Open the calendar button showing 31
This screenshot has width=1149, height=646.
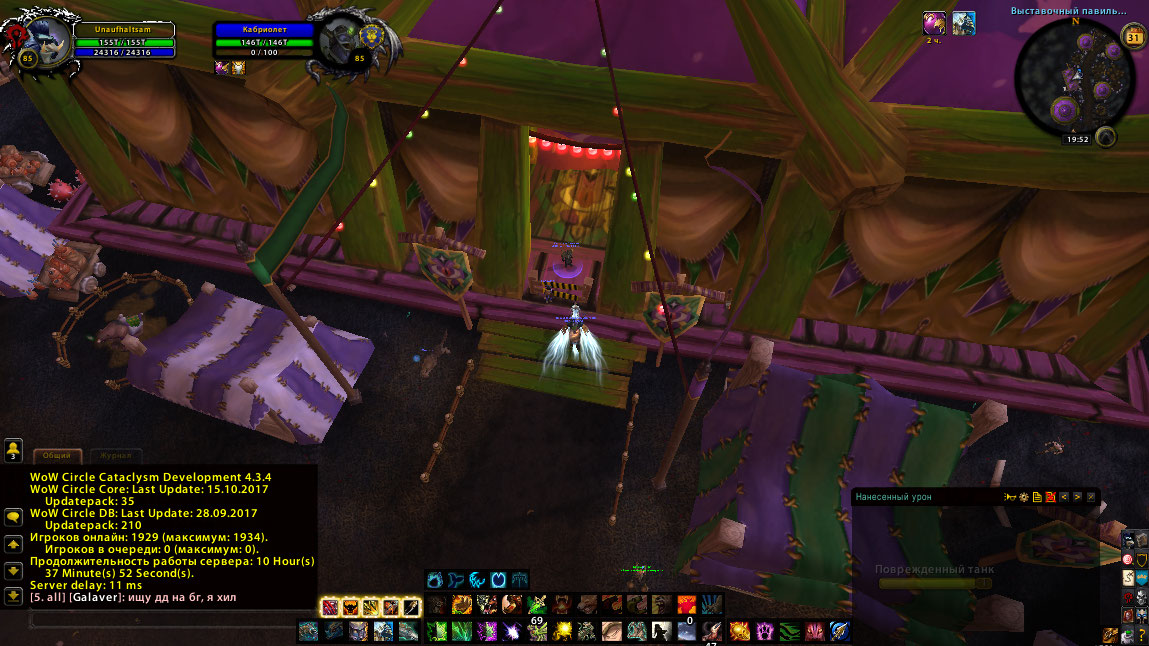[1134, 38]
